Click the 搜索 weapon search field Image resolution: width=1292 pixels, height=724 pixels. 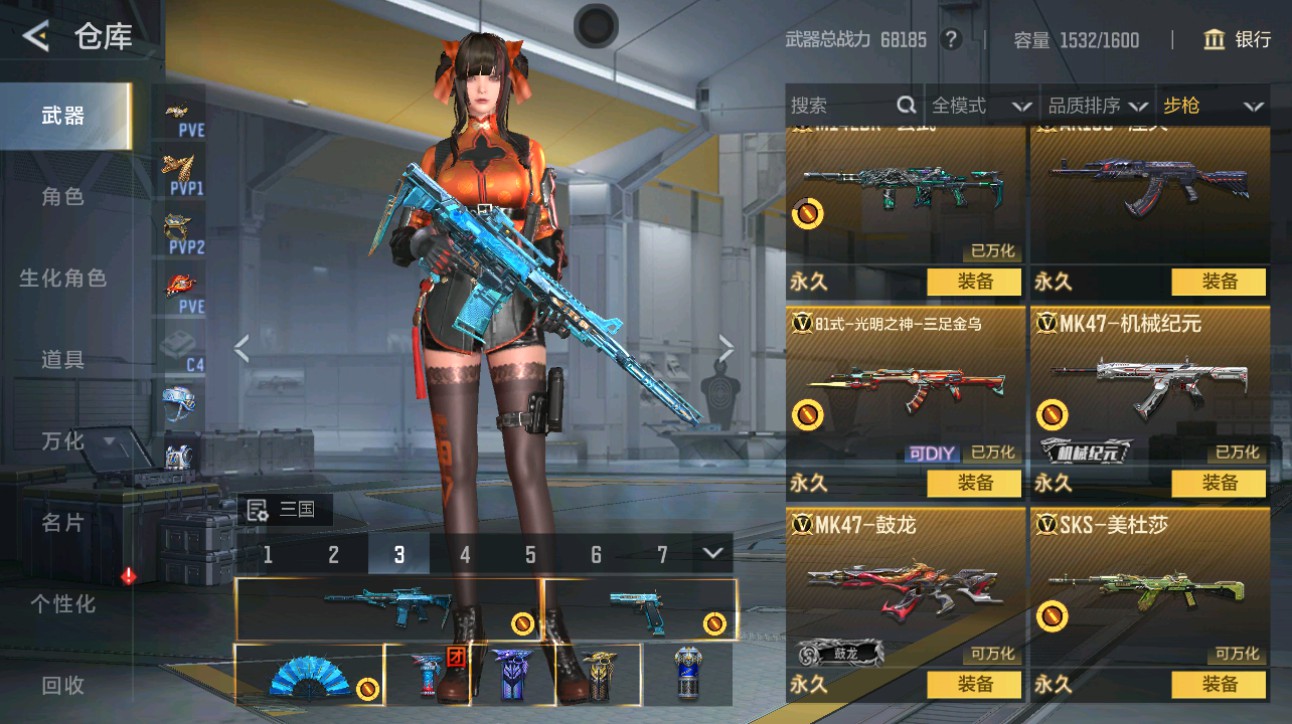[x=840, y=105]
